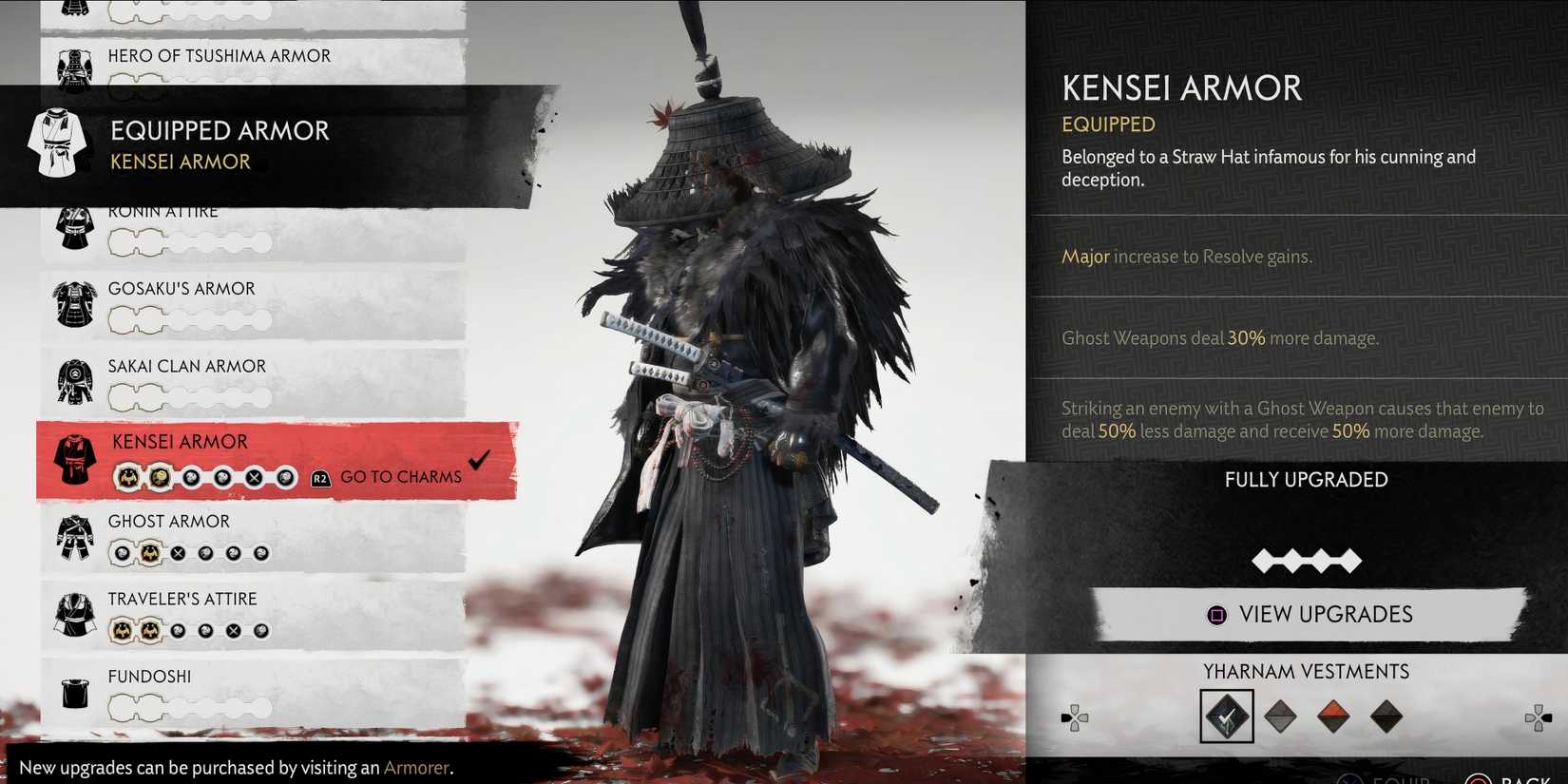Click the Ghost Armor robe icon
Screen dimensions: 1568x784
[74, 537]
